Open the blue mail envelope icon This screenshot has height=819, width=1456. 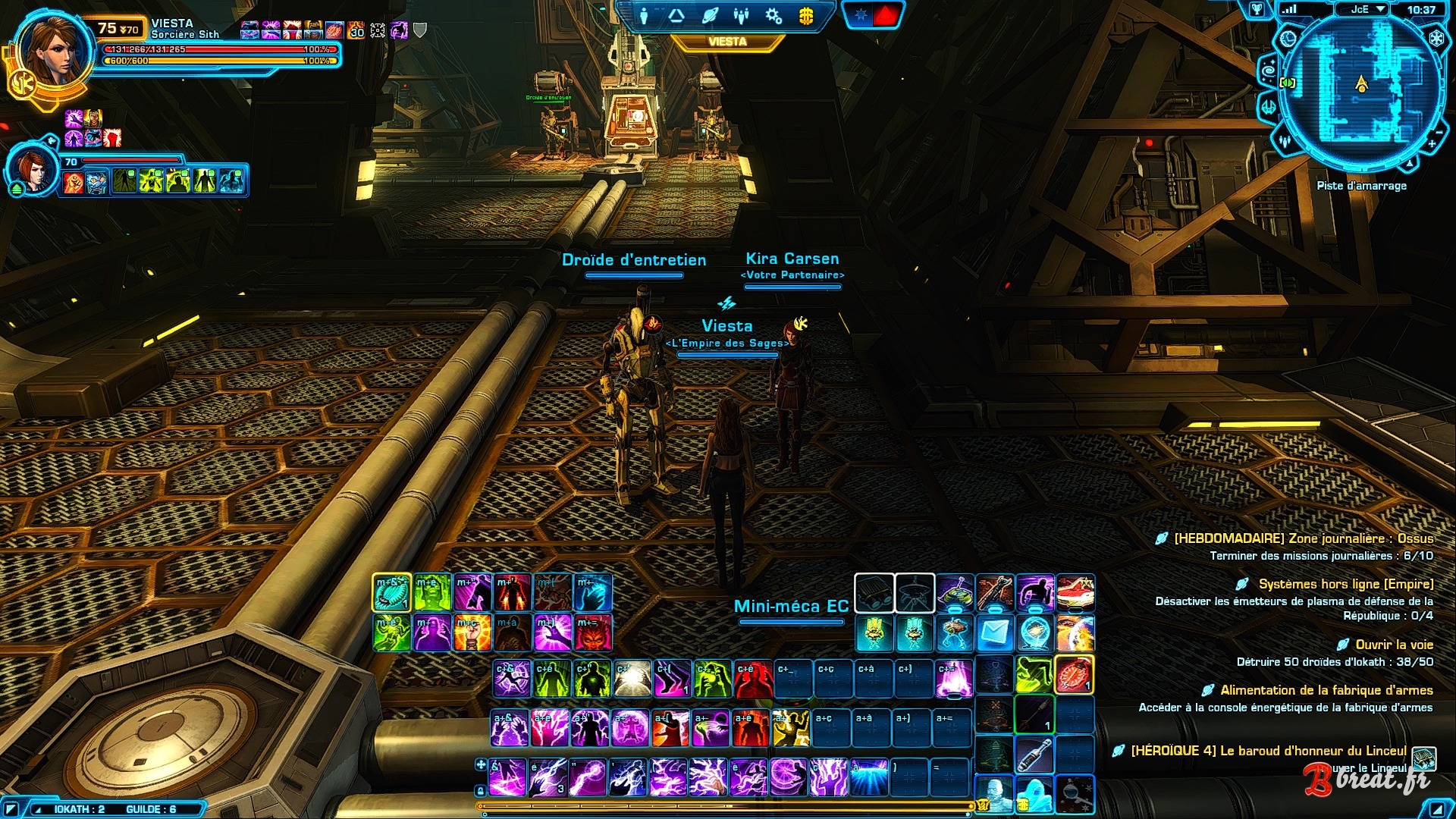click(994, 632)
